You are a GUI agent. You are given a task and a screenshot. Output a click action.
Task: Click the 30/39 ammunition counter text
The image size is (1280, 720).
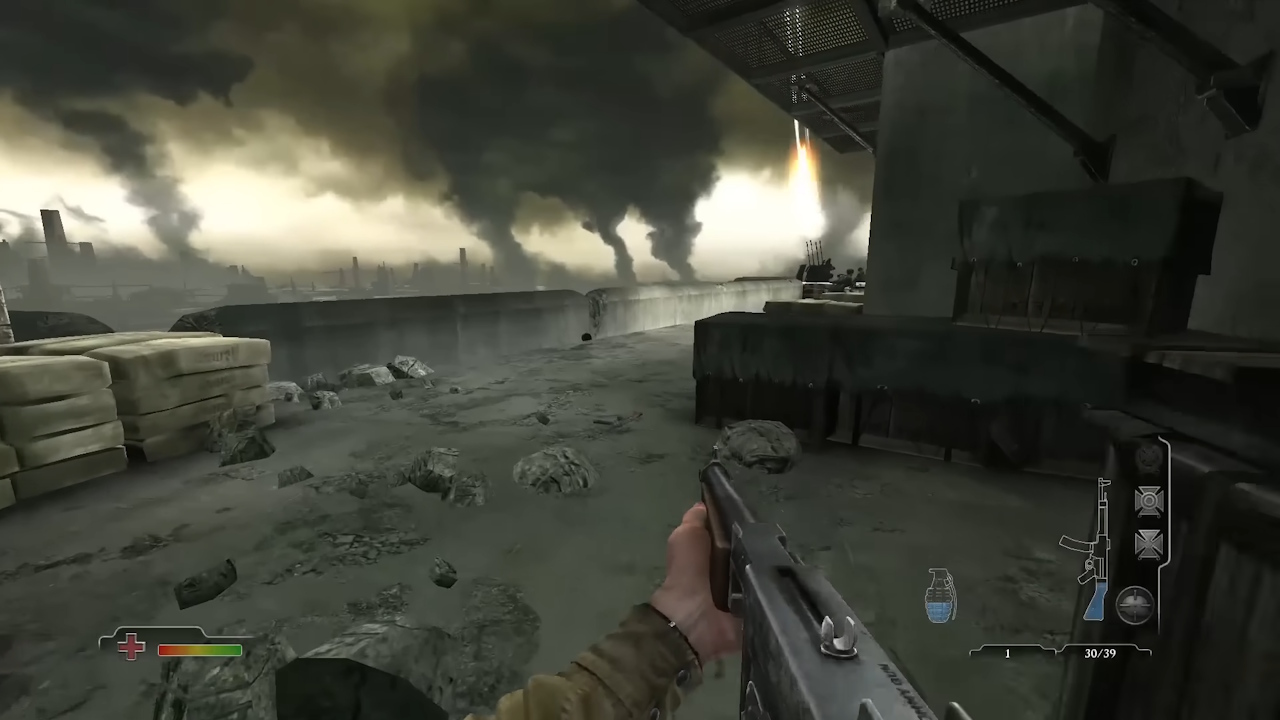(1100, 653)
